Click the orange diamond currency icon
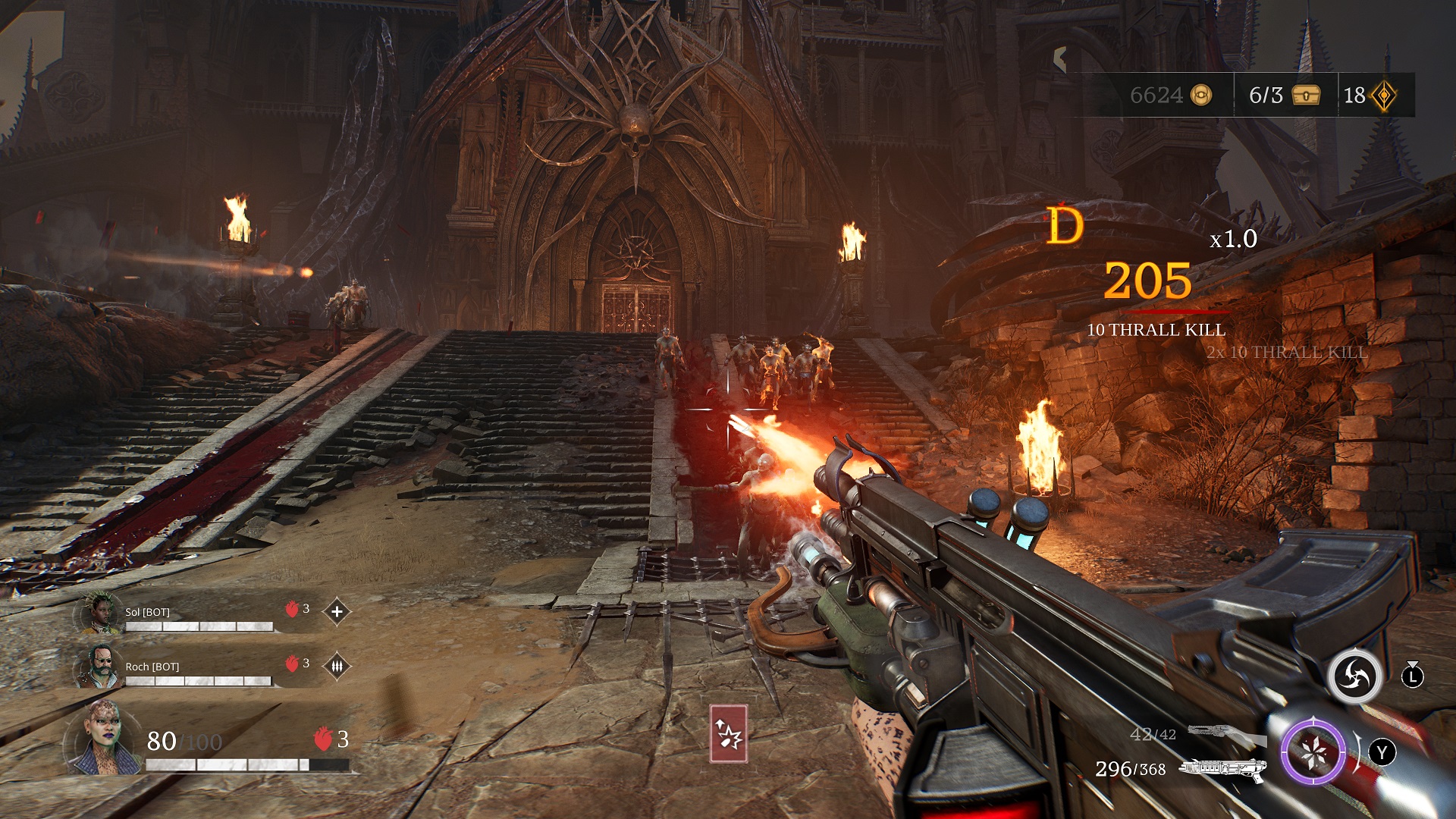This screenshot has height=819, width=1456. (x=1384, y=96)
